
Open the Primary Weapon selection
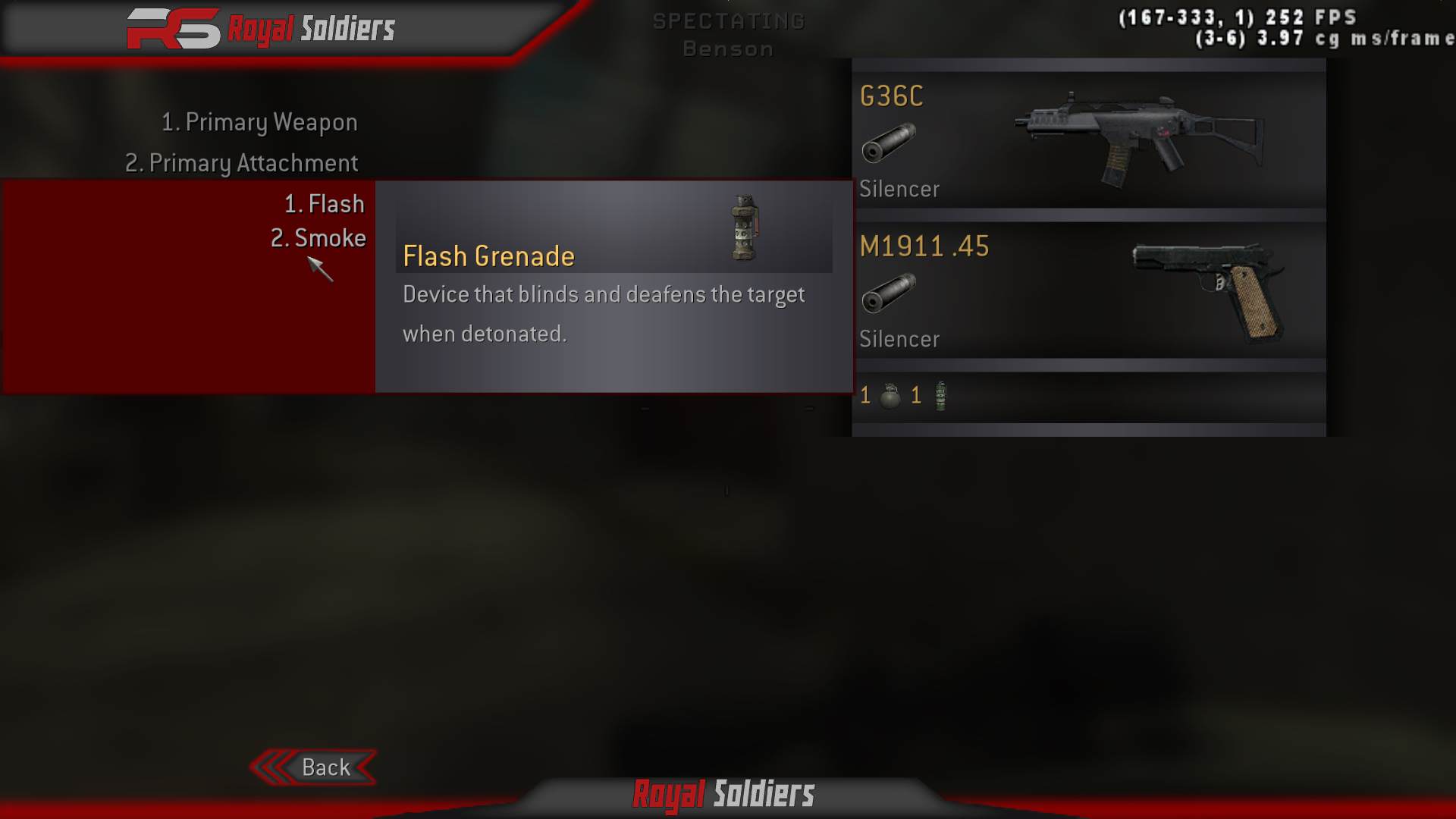[x=260, y=121]
